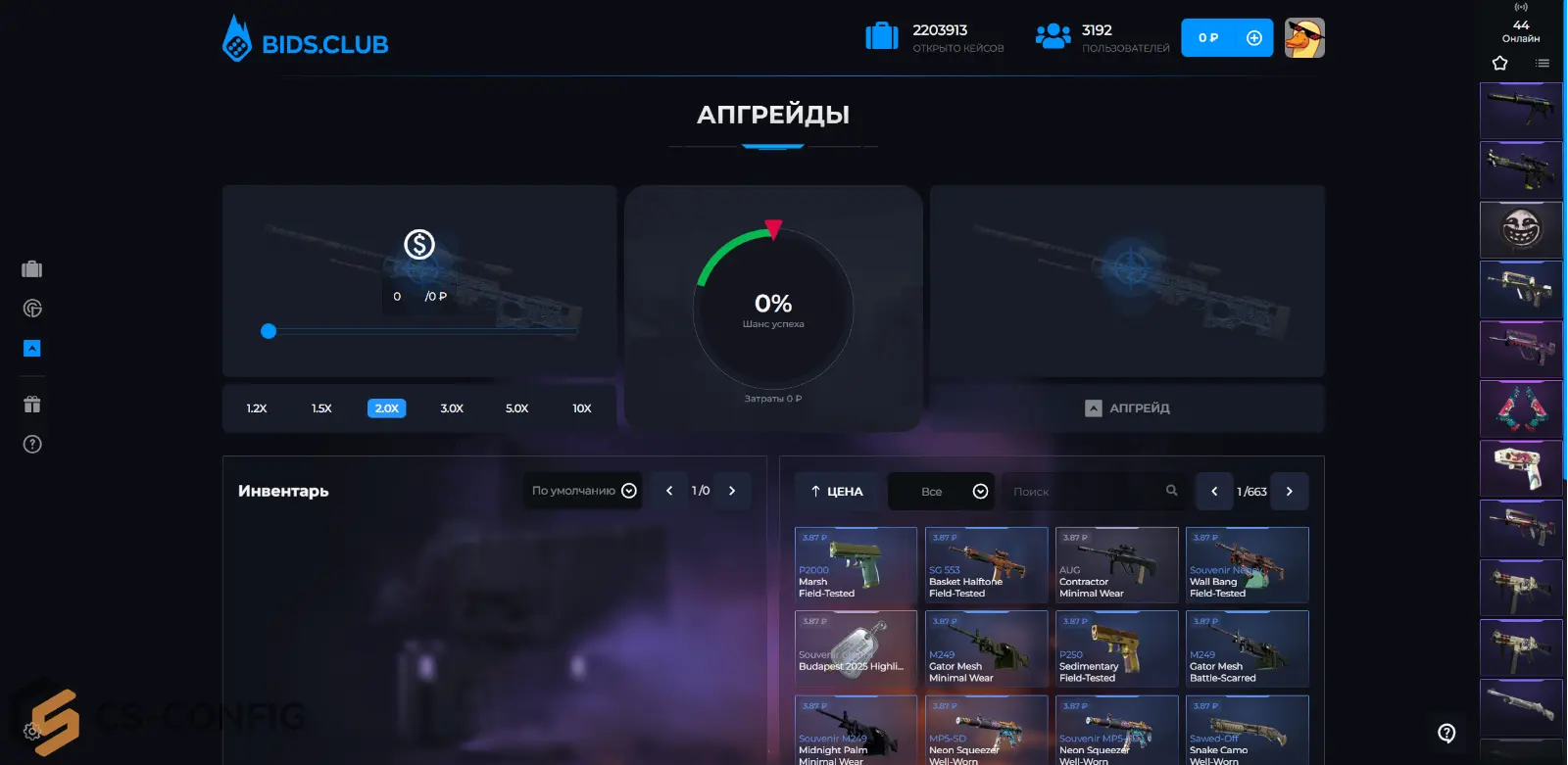
Task: Choose the 5.0X multiplier
Action: (x=516, y=408)
